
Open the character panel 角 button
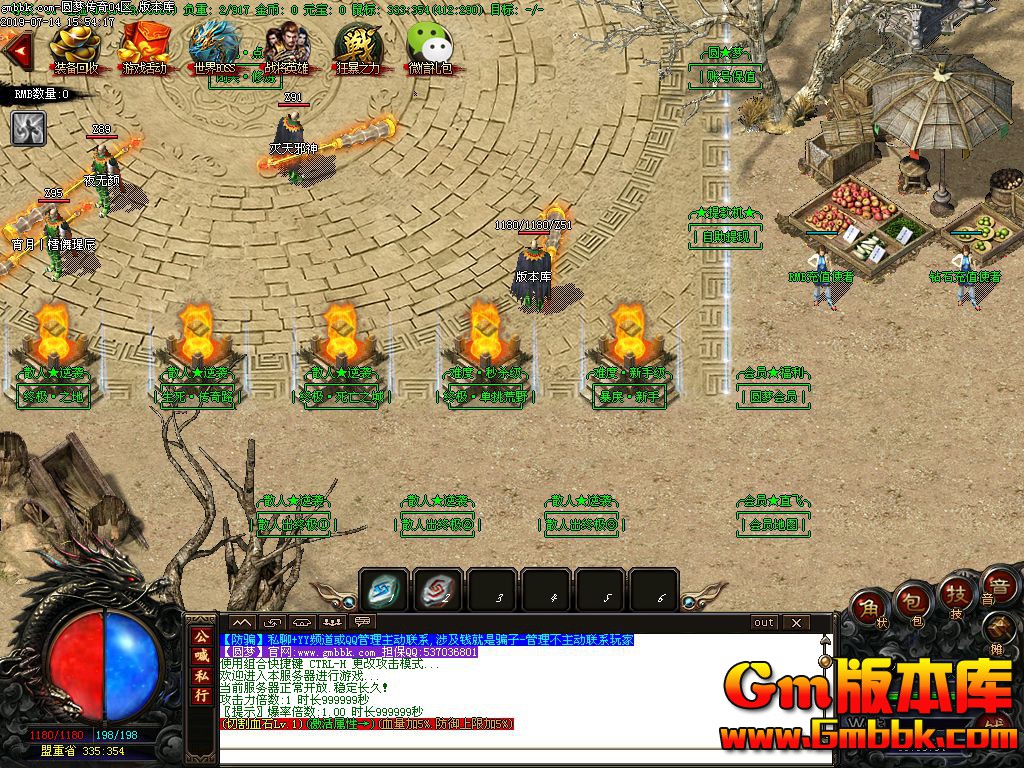(x=869, y=609)
